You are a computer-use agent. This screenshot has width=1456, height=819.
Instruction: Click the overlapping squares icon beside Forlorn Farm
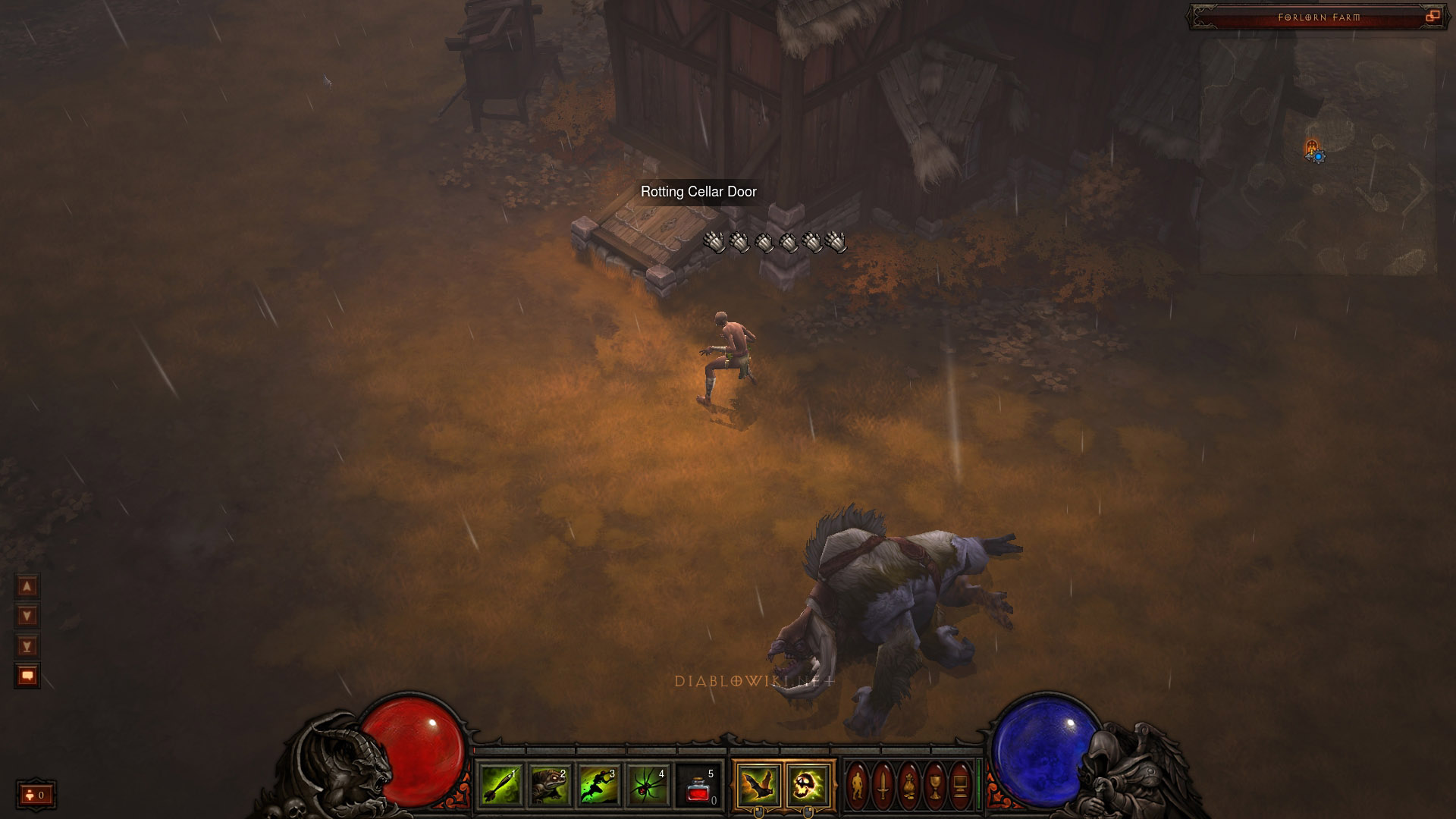tap(1432, 17)
